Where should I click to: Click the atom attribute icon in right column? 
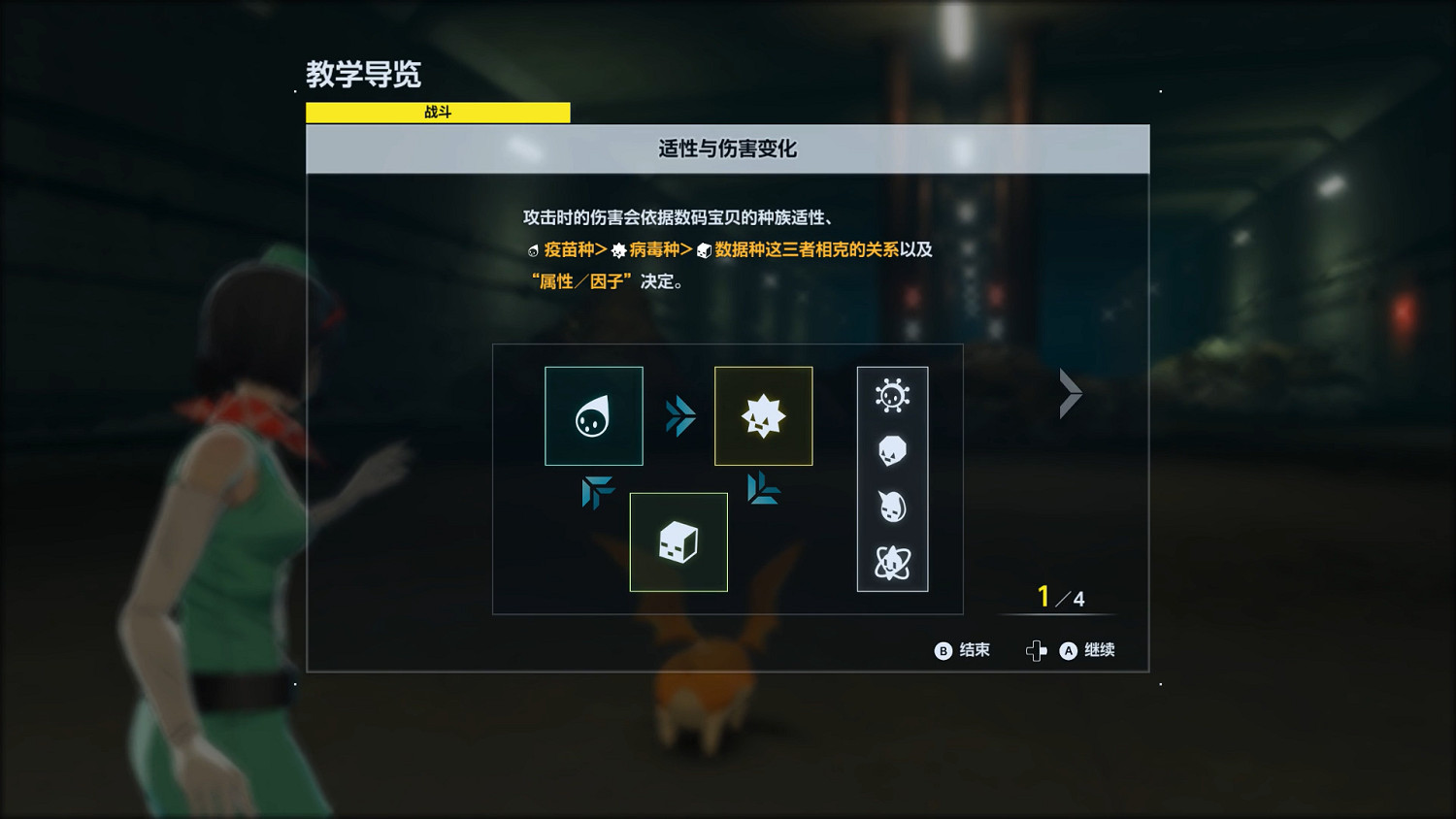pos(892,560)
